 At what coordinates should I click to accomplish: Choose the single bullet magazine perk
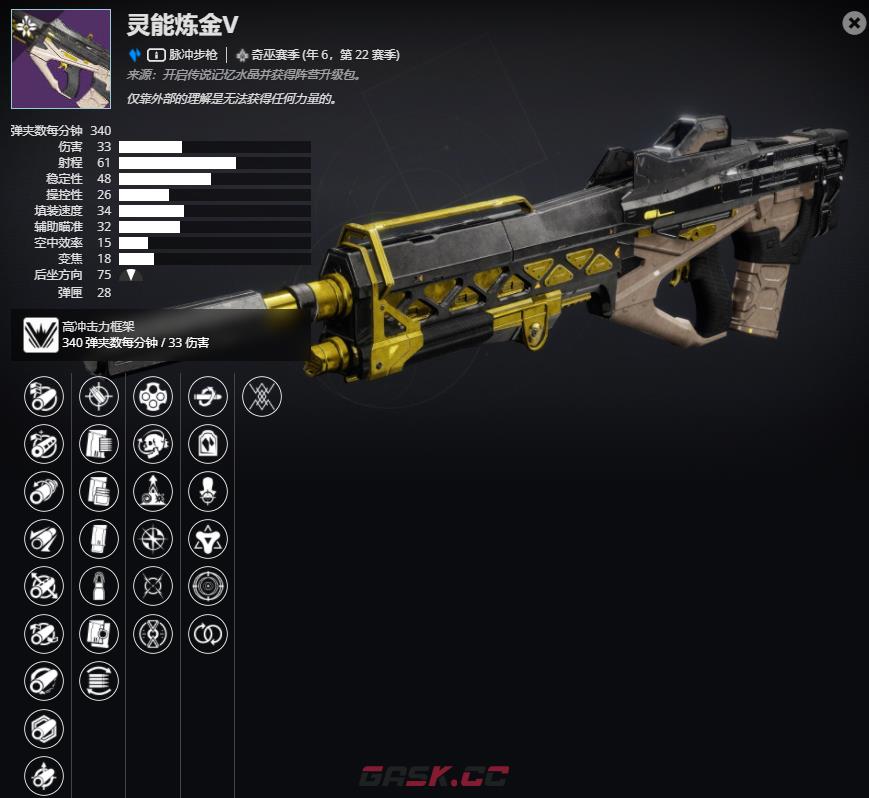point(98,586)
